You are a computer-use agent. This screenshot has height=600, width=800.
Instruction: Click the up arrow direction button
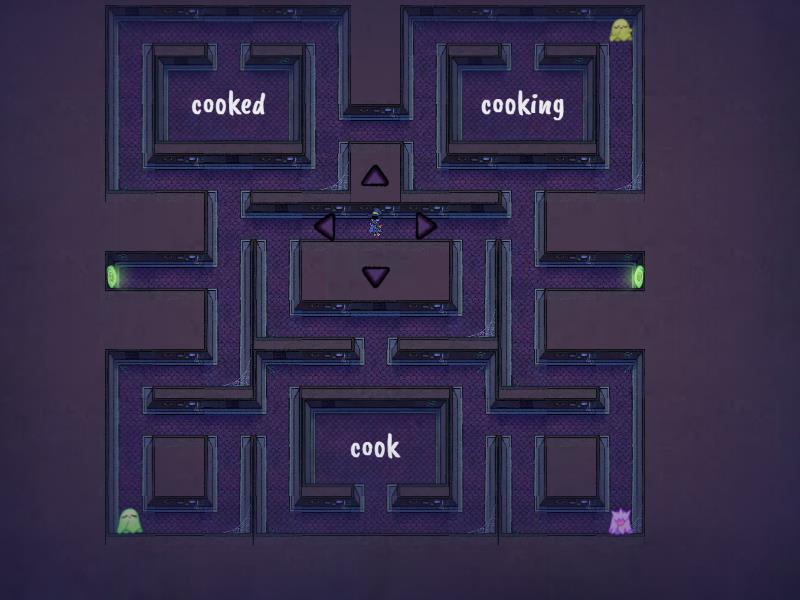[375, 177]
